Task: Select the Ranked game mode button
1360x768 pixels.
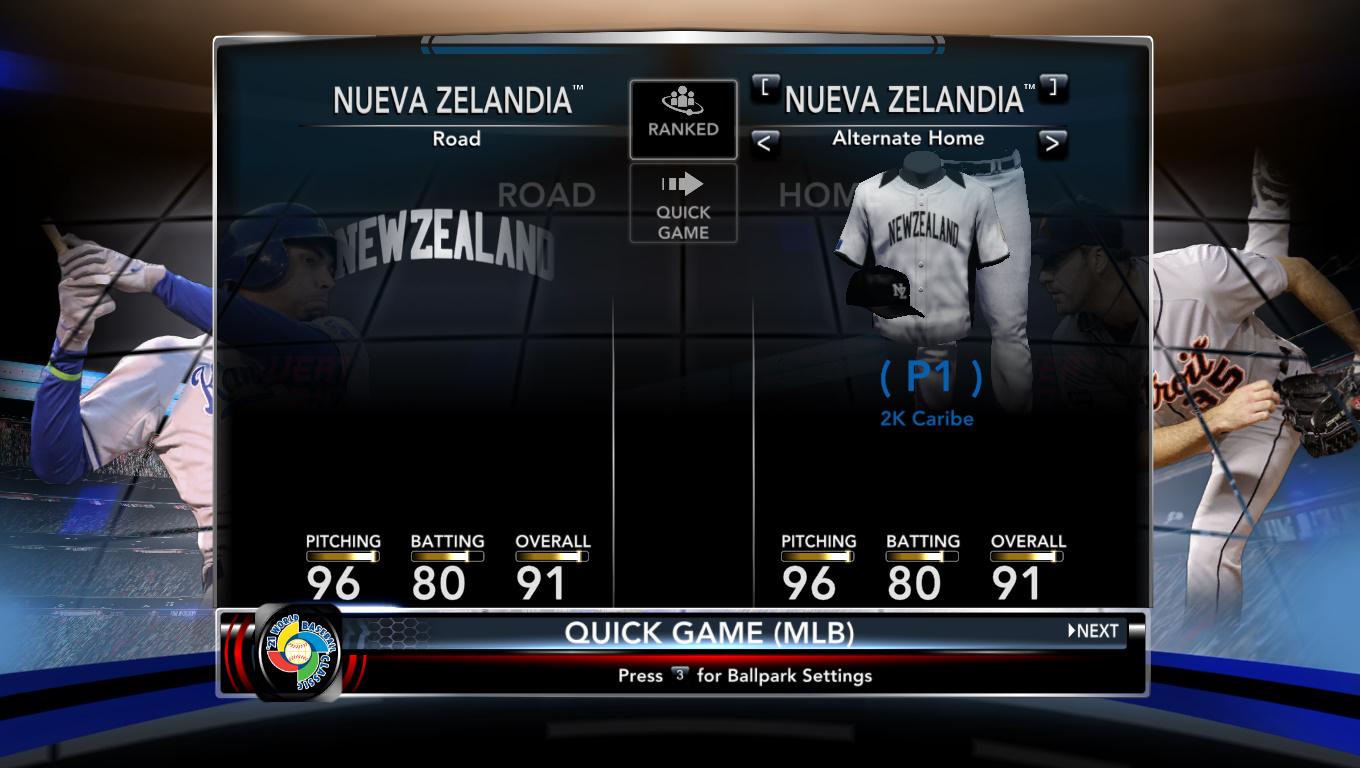Action: coord(683,119)
